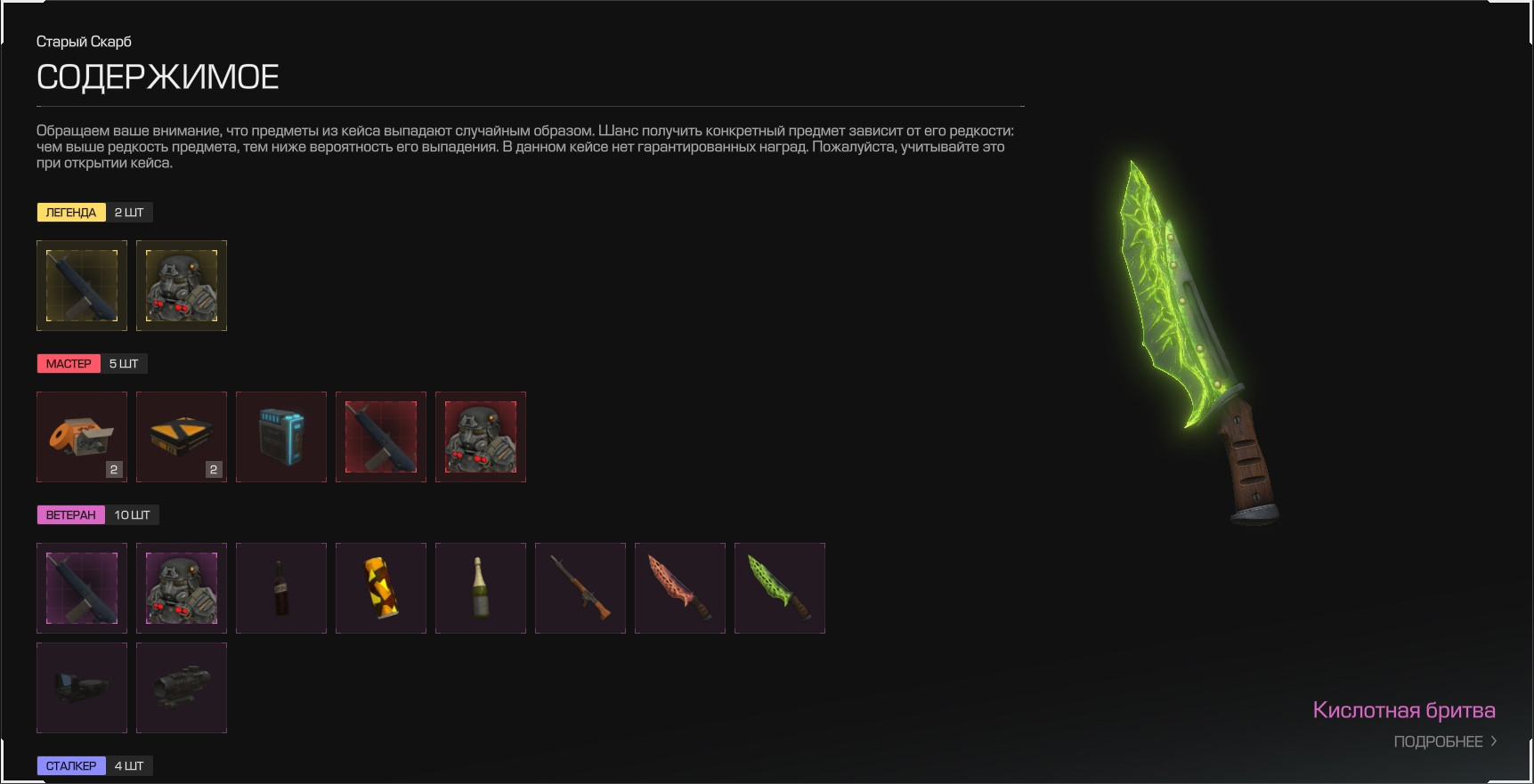Image resolution: width=1534 pixels, height=784 pixels.
Task: Choose the orange tape box Master item
Action: coord(82,437)
